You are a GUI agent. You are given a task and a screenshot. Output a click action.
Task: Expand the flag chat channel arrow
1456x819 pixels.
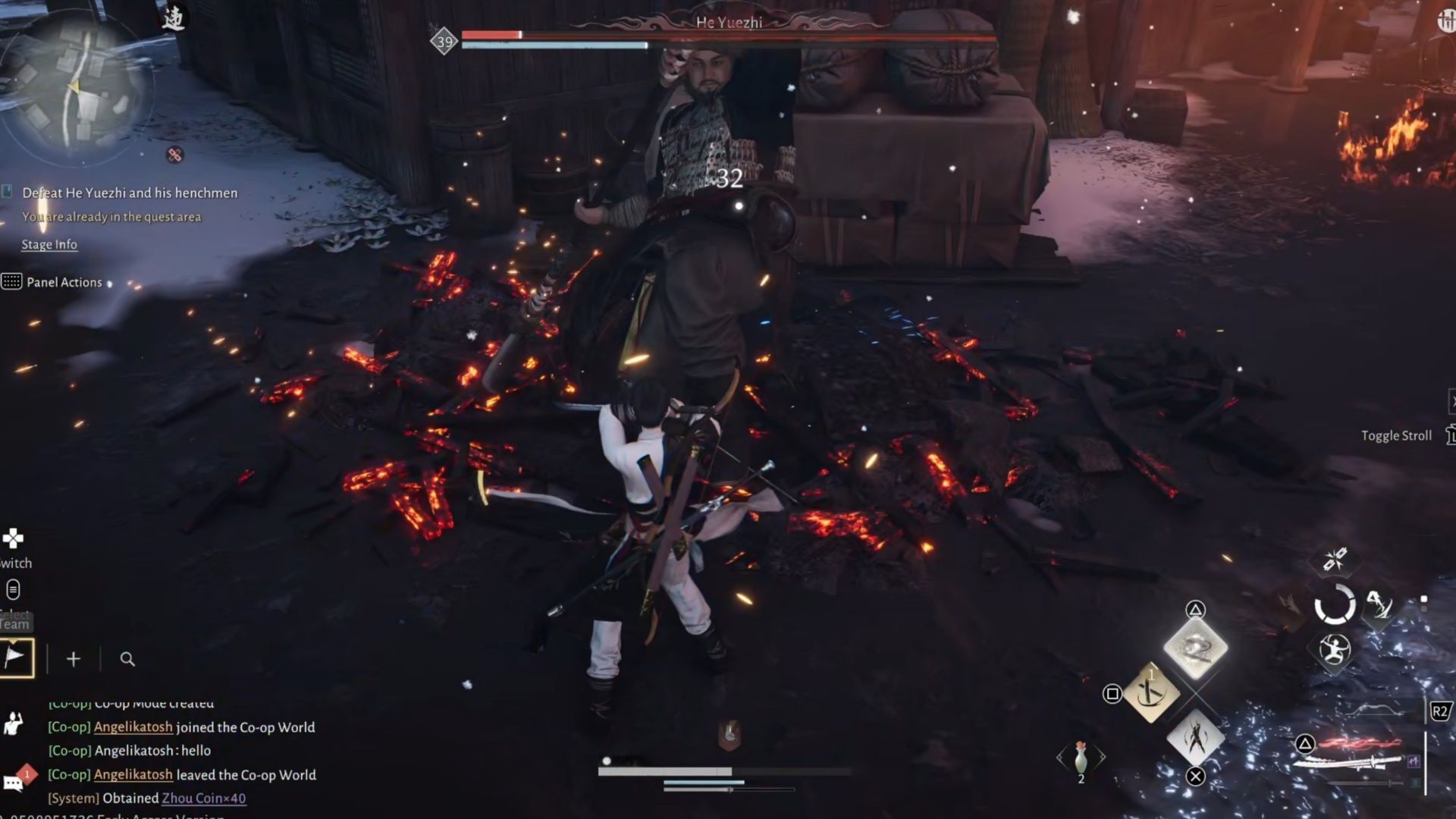pos(14,641)
